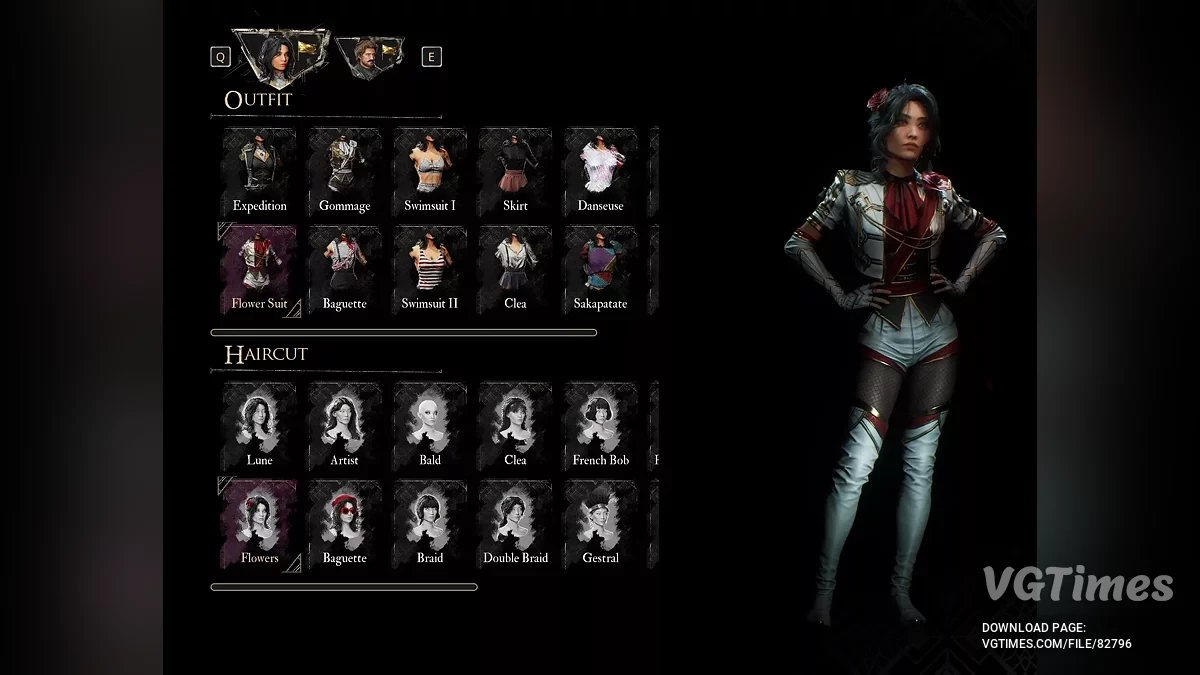Choose the Flower Suit outfit
This screenshot has width=1200, height=675.
259,268
